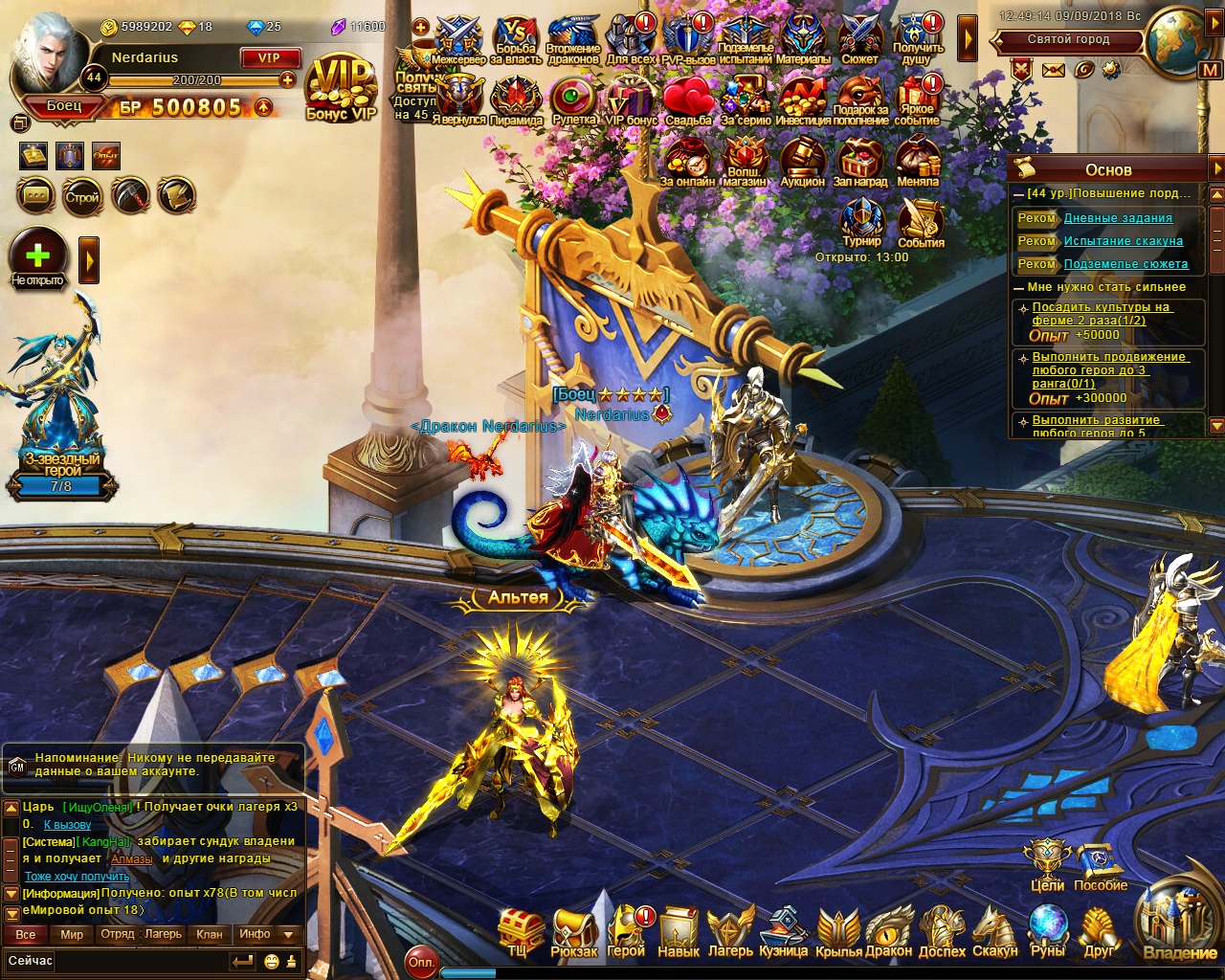Follow the Дневные задания quest link
The width and height of the screenshot is (1225, 980).
1118,218
